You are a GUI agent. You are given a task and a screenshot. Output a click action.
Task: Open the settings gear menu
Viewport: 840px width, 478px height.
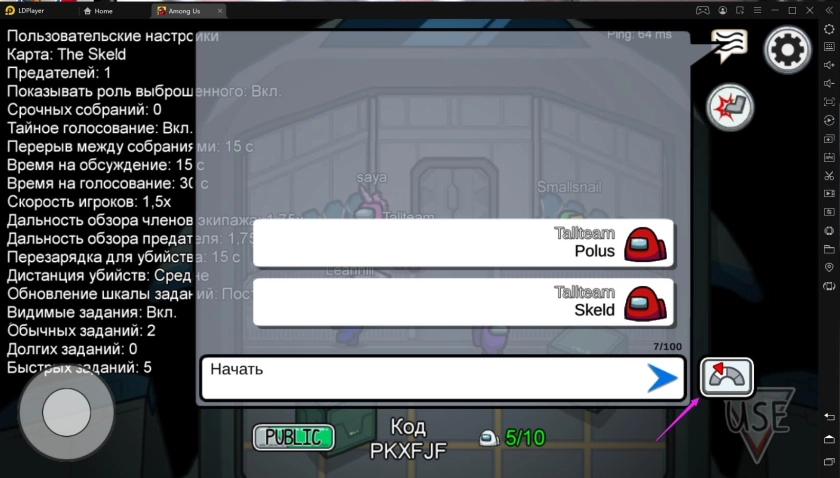coord(786,48)
